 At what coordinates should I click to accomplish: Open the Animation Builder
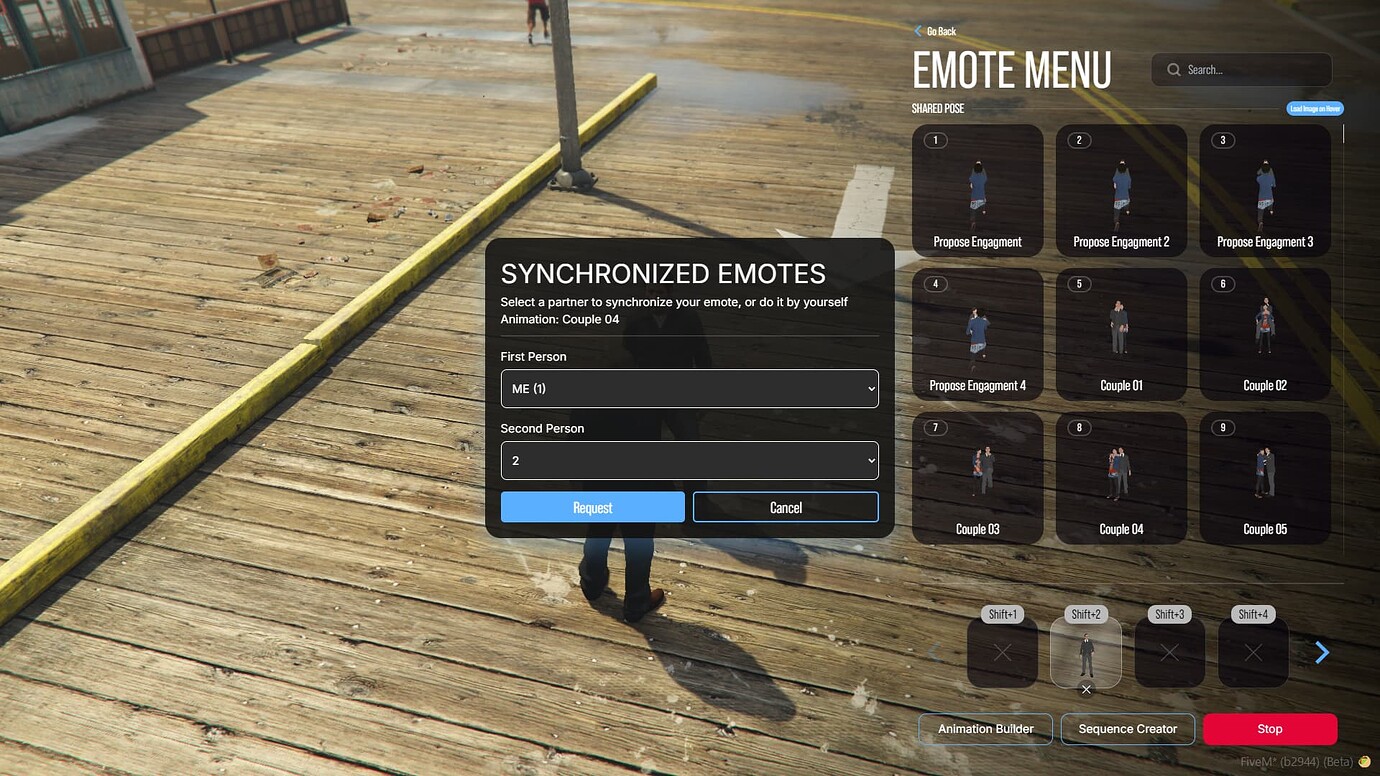tap(984, 729)
